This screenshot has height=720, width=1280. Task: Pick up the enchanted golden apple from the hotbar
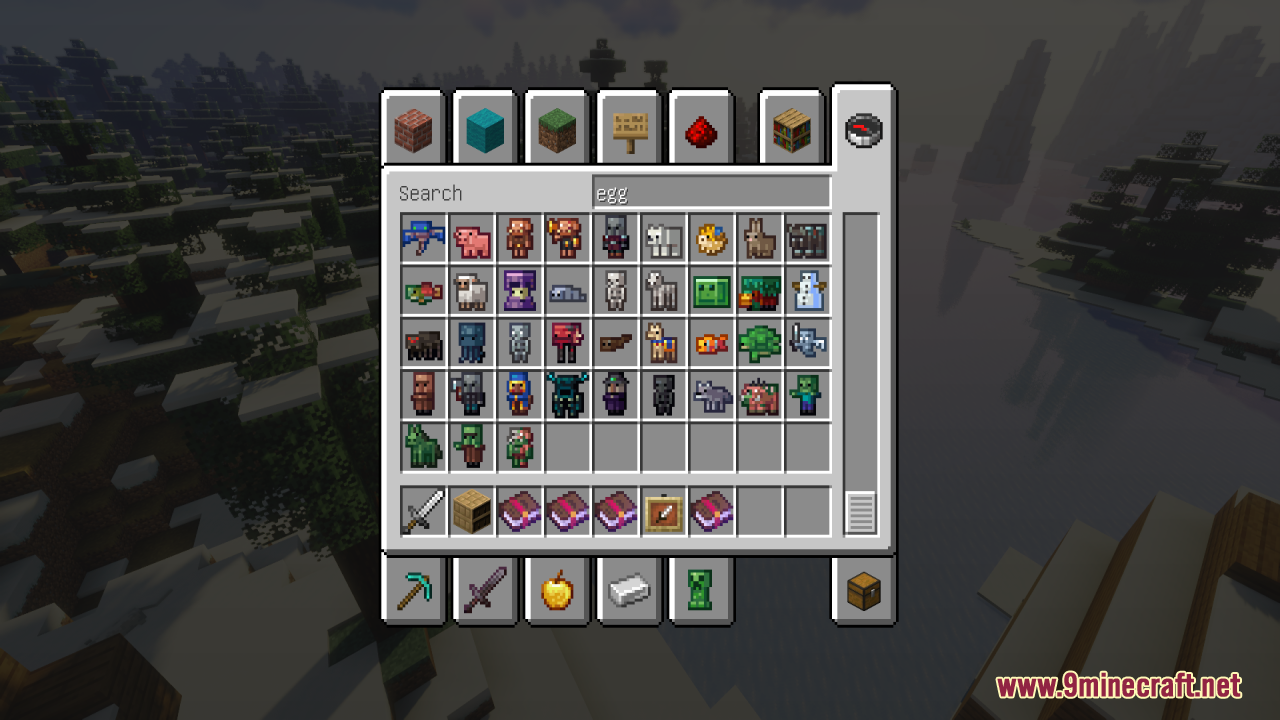(x=559, y=591)
